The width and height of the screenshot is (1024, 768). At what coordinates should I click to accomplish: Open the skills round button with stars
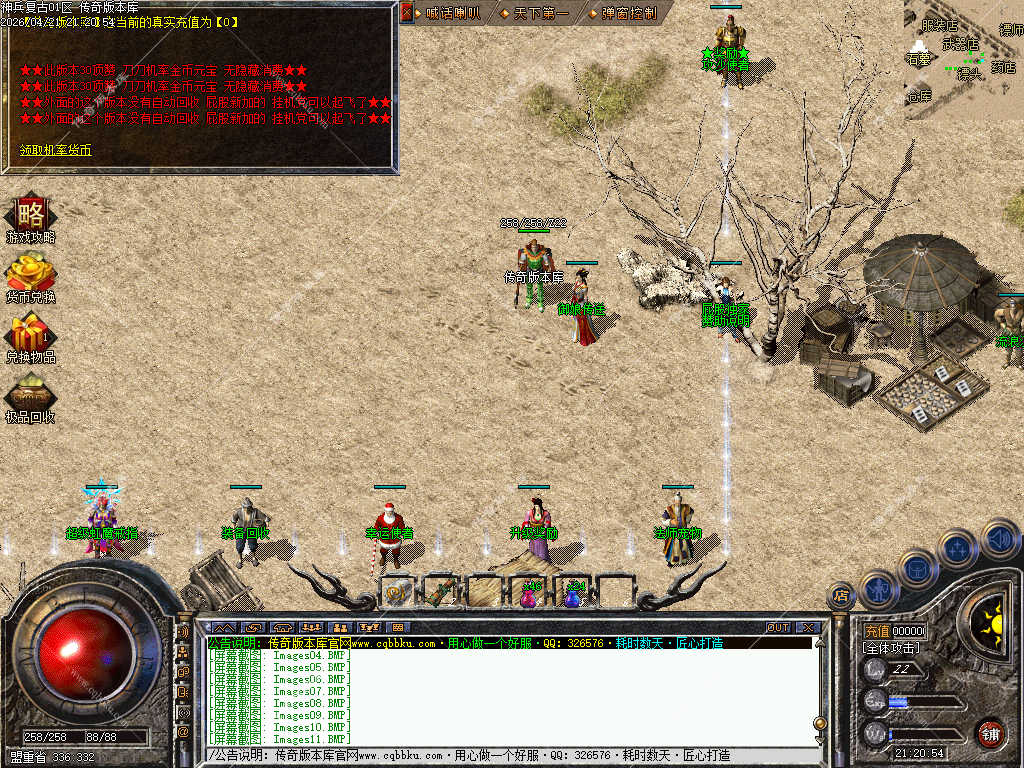(958, 548)
